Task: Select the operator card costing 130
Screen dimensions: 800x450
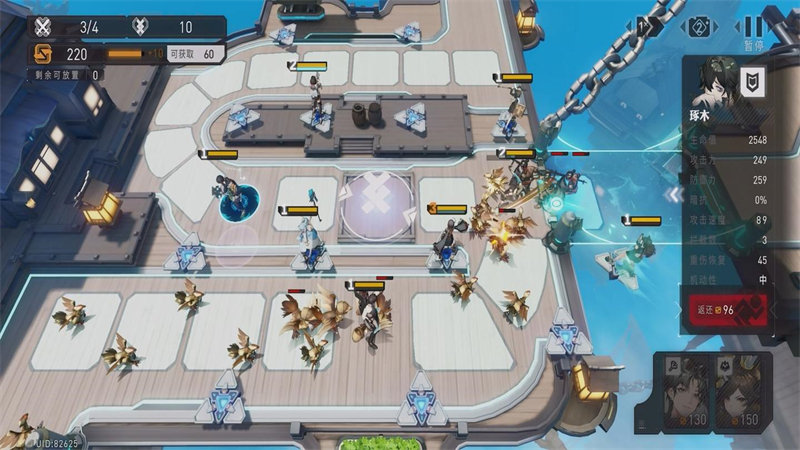Action: coord(686,391)
